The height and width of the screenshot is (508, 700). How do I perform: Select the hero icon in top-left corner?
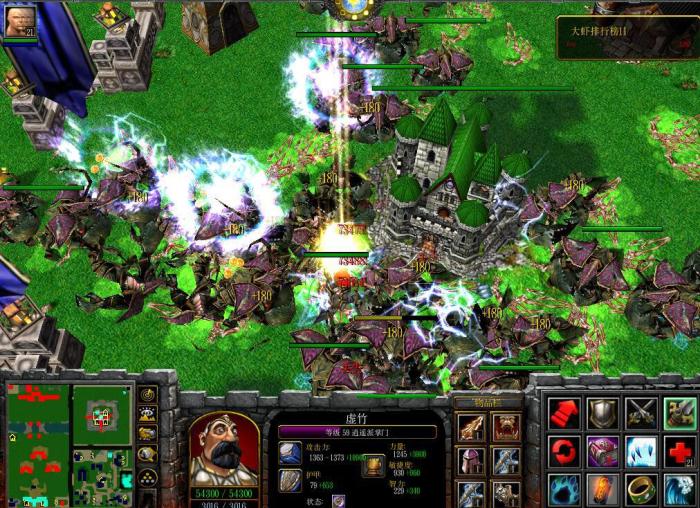click(x=19, y=21)
